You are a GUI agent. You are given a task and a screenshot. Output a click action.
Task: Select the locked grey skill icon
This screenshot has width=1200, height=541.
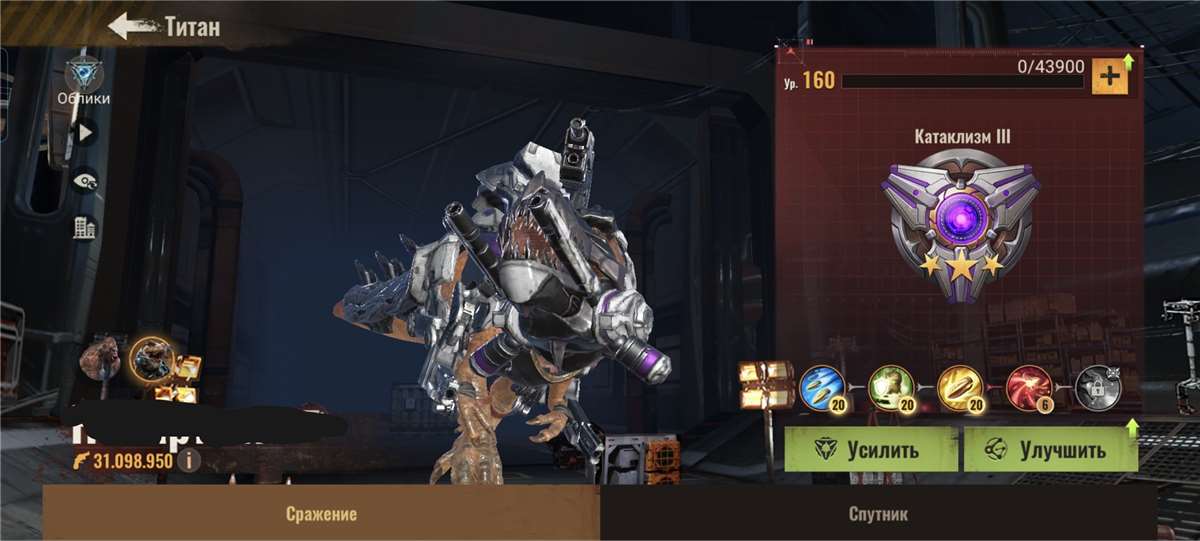tap(1097, 386)
